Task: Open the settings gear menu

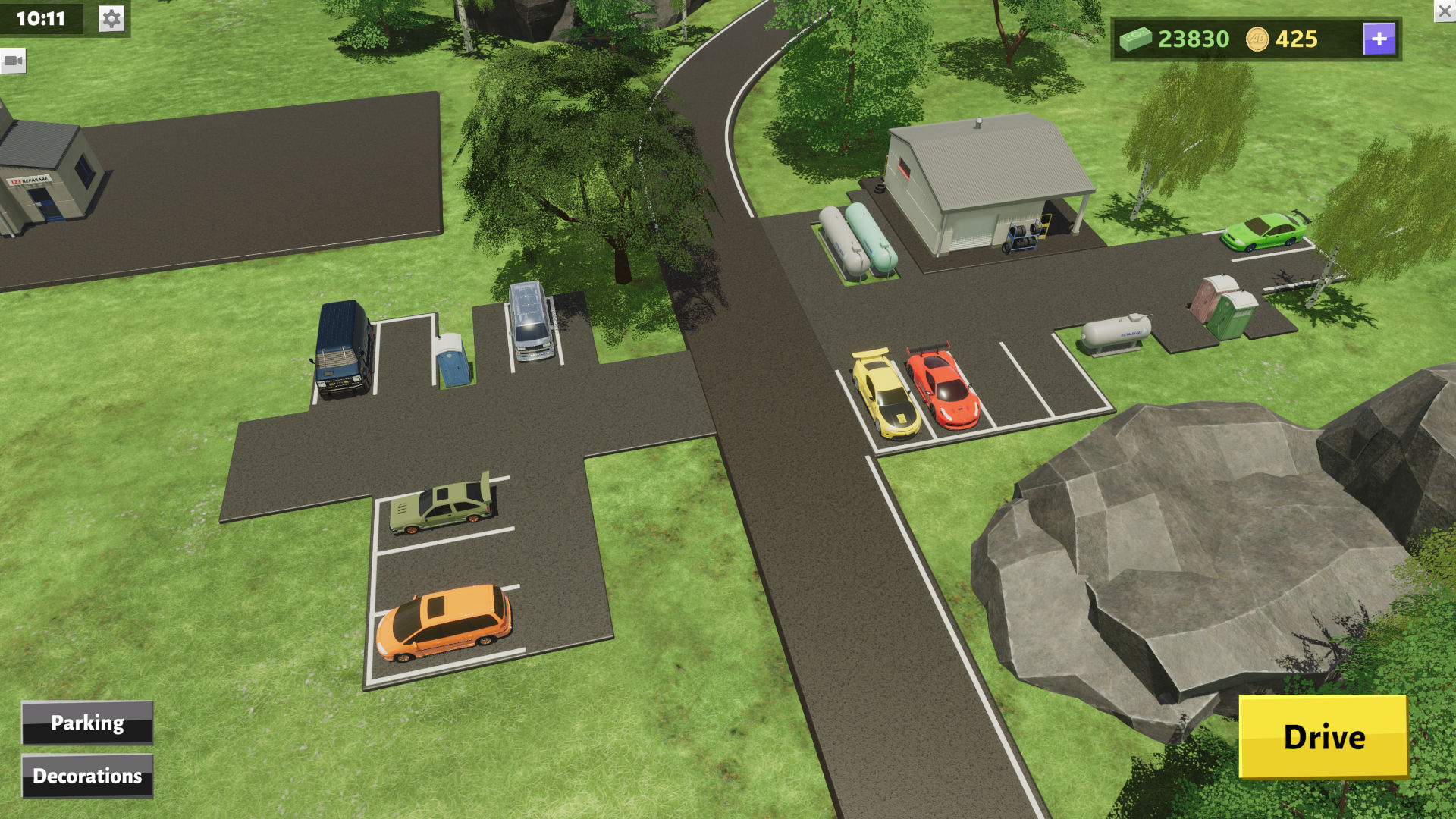Action: [111, 19]
